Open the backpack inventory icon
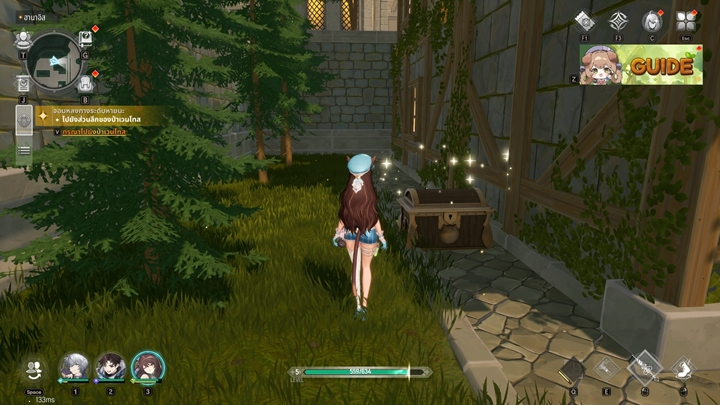This screenshot has width=720, height=405. [x=86, y=84]
